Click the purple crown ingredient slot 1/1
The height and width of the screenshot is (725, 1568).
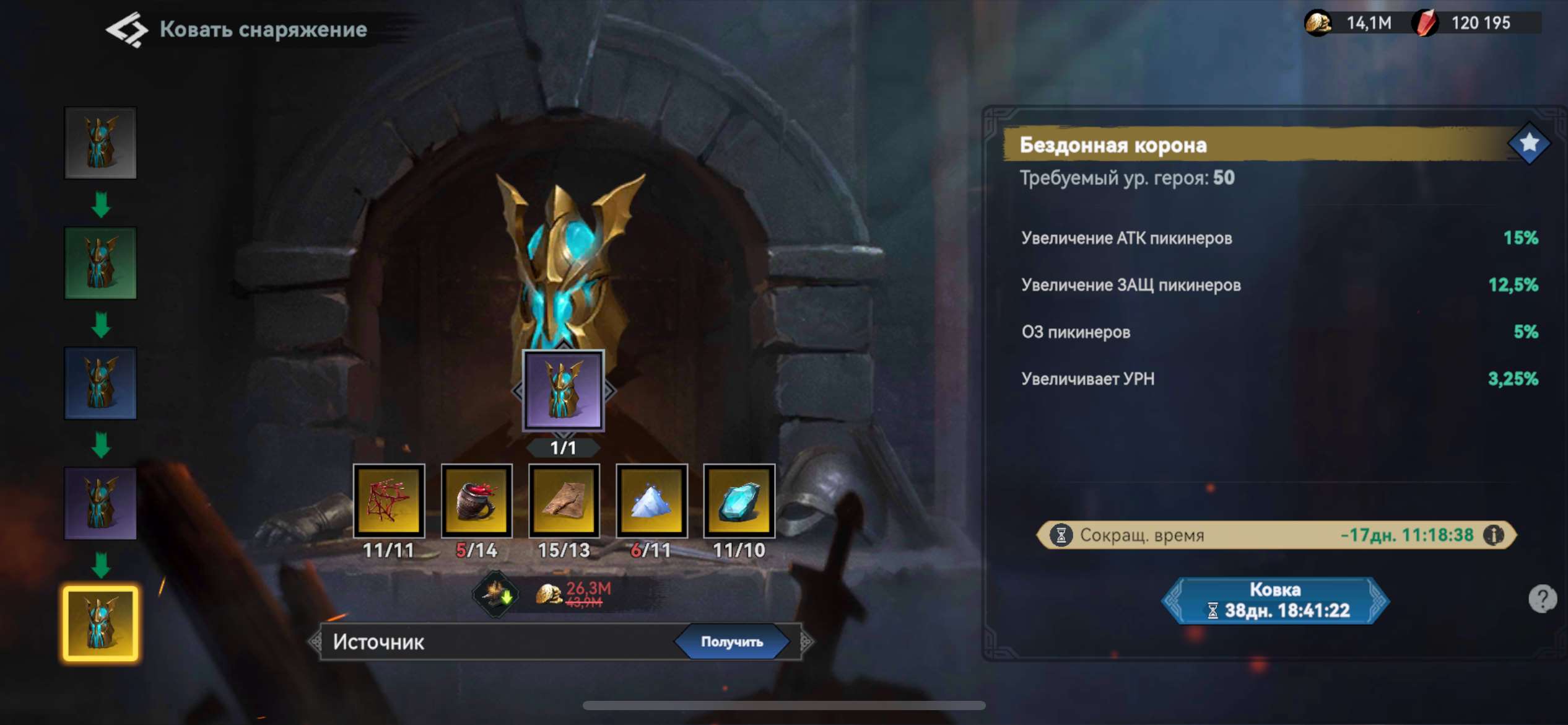tap(564, 391)
